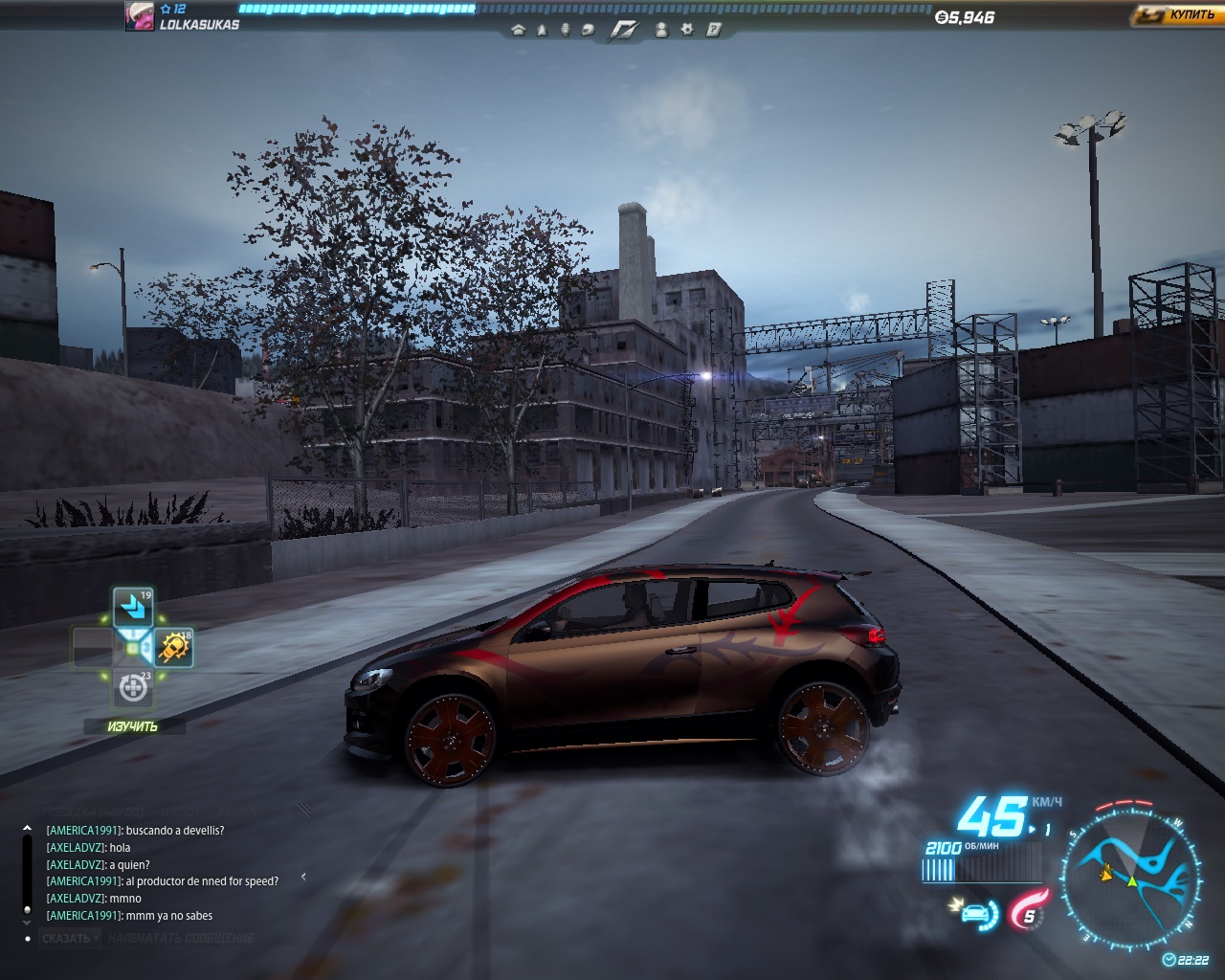This screenshot has width=1225, height=980.
Task: Open the safehouse via the house icon
Action: [x=519, y=30]
